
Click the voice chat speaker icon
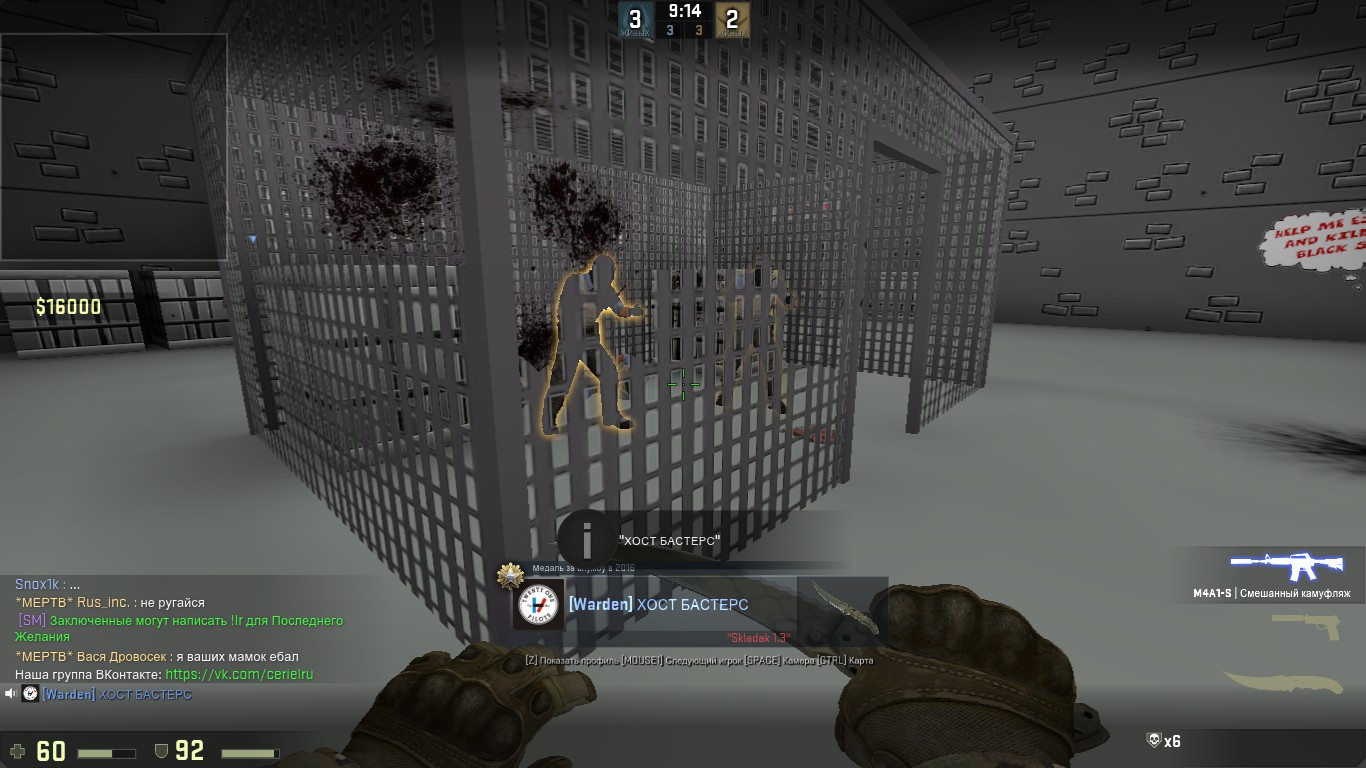(10, 694)
